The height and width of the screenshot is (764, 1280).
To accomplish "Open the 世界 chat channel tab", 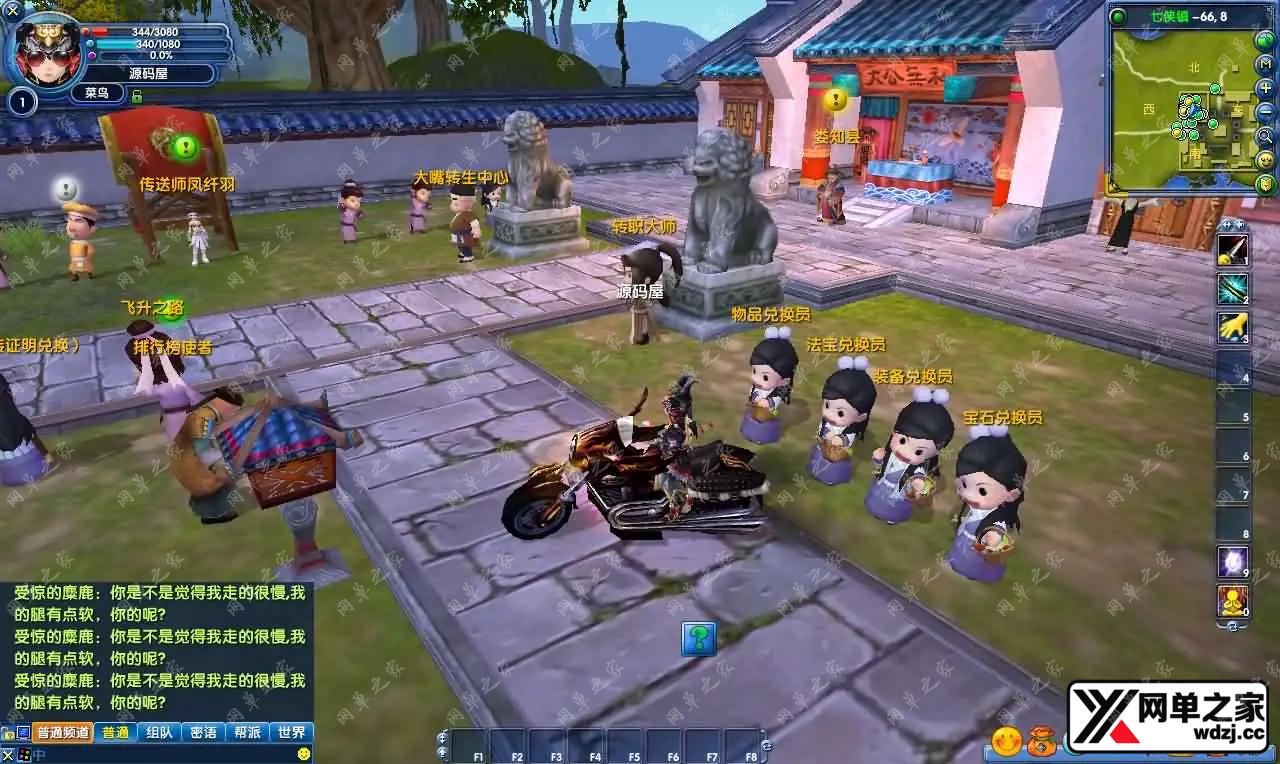I will [292, 732].
